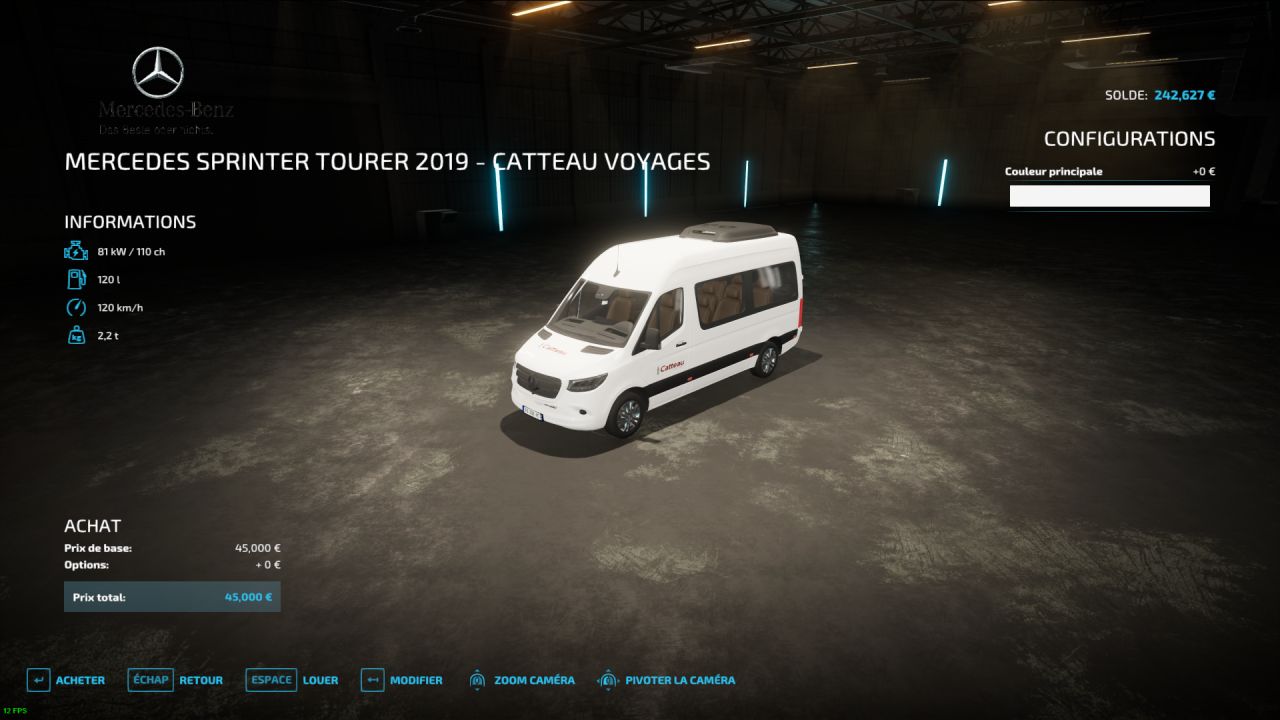Click RETOUR to go back
This screenshot has height=720, width=1280.
pyautogui.click(x=200, y=680)
